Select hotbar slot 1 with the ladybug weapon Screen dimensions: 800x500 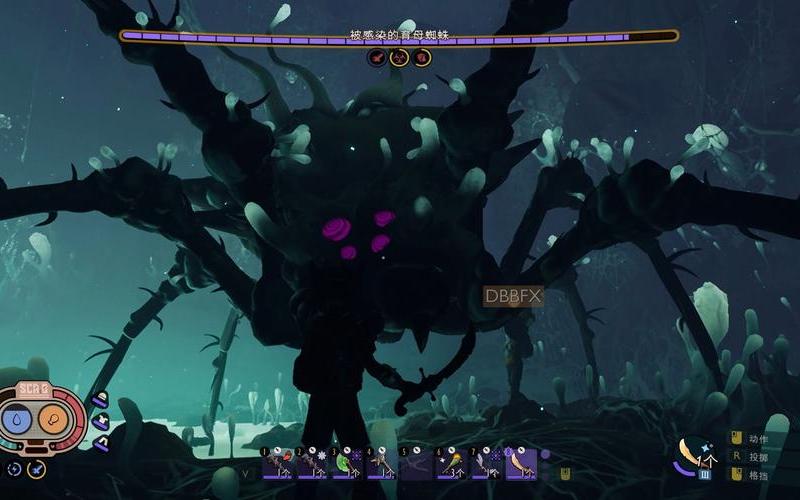point(277,463)
